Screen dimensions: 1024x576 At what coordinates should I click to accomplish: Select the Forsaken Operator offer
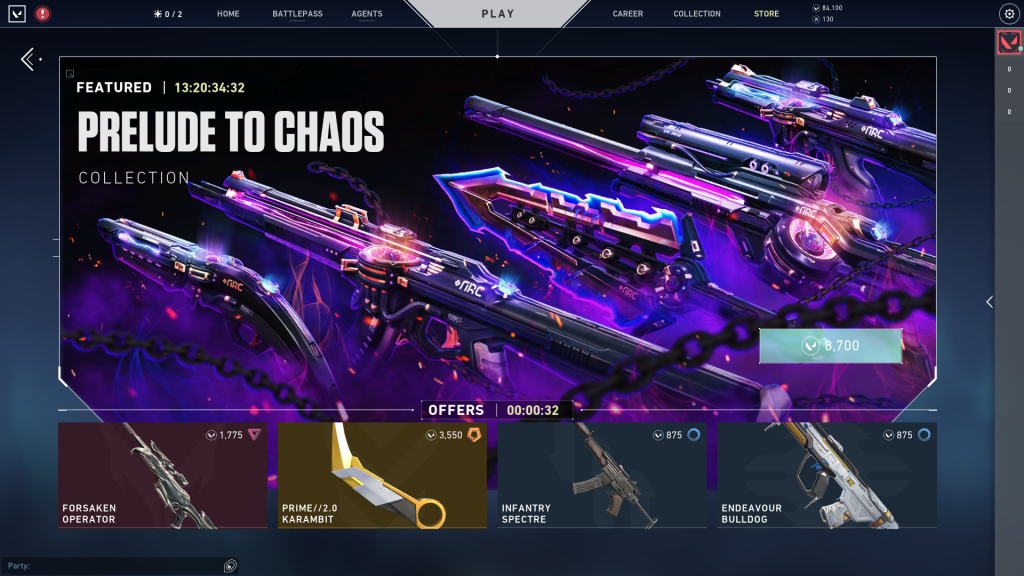(162, 475)
